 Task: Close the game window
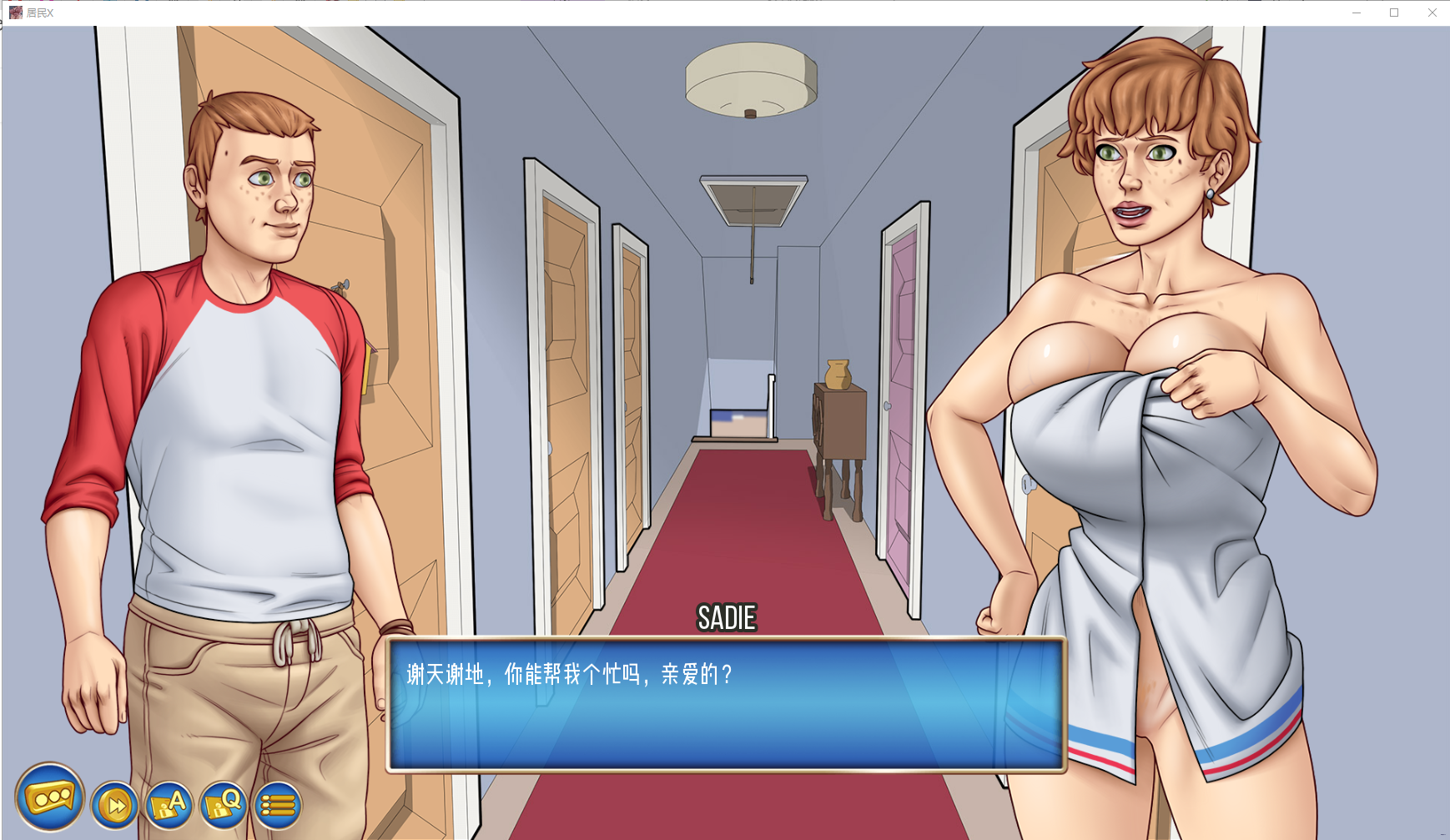coord(1432,13)
